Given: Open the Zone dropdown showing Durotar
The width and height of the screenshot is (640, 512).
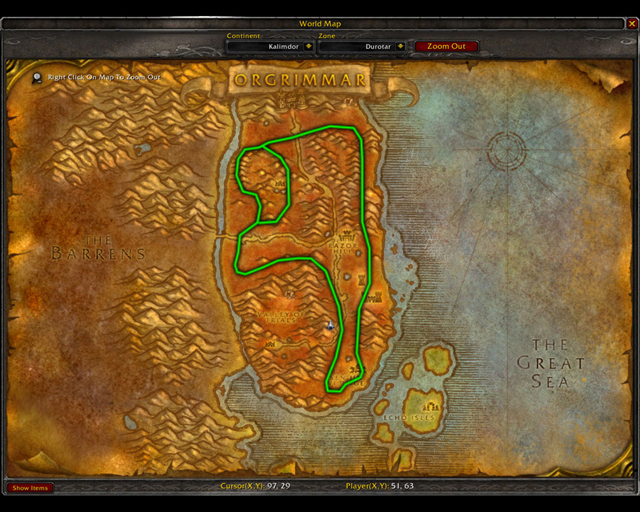Looking at the screenshot, I should click(400, 46).
